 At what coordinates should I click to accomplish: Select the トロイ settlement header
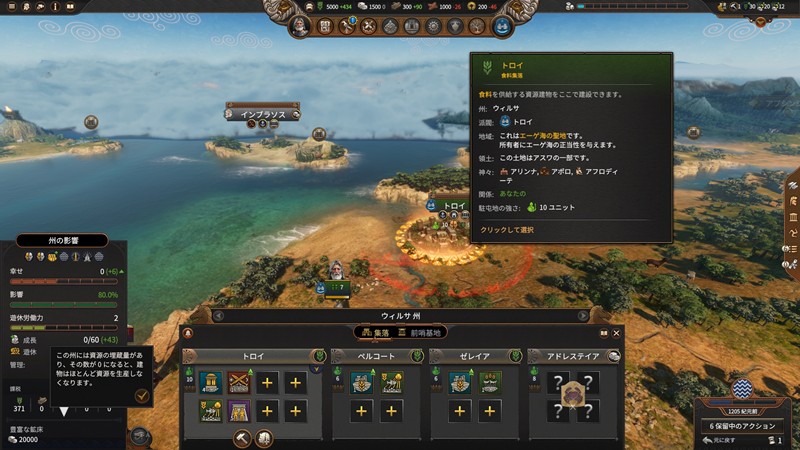click(x=253, y=356)
